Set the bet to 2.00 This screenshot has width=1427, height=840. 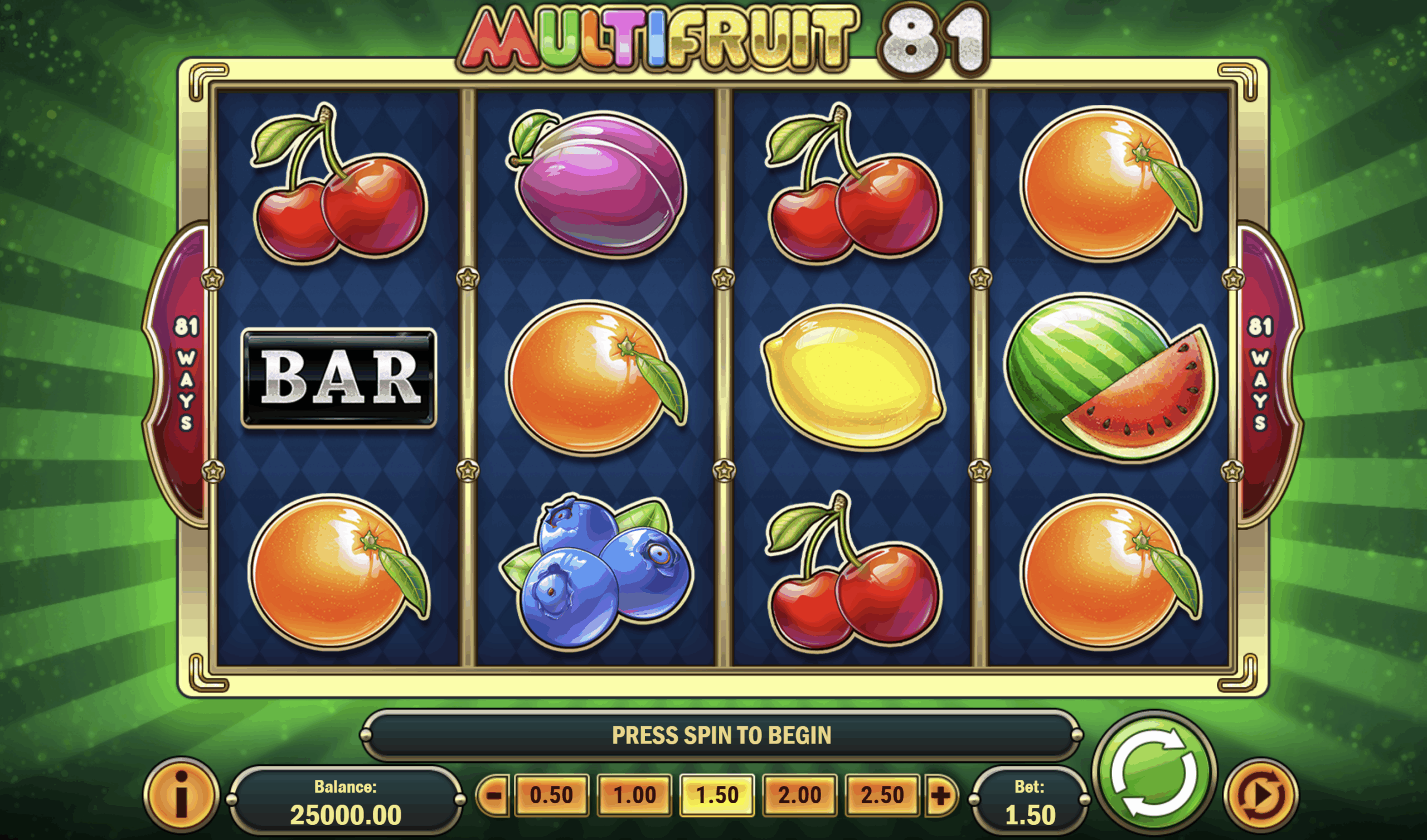click(799, 795)
